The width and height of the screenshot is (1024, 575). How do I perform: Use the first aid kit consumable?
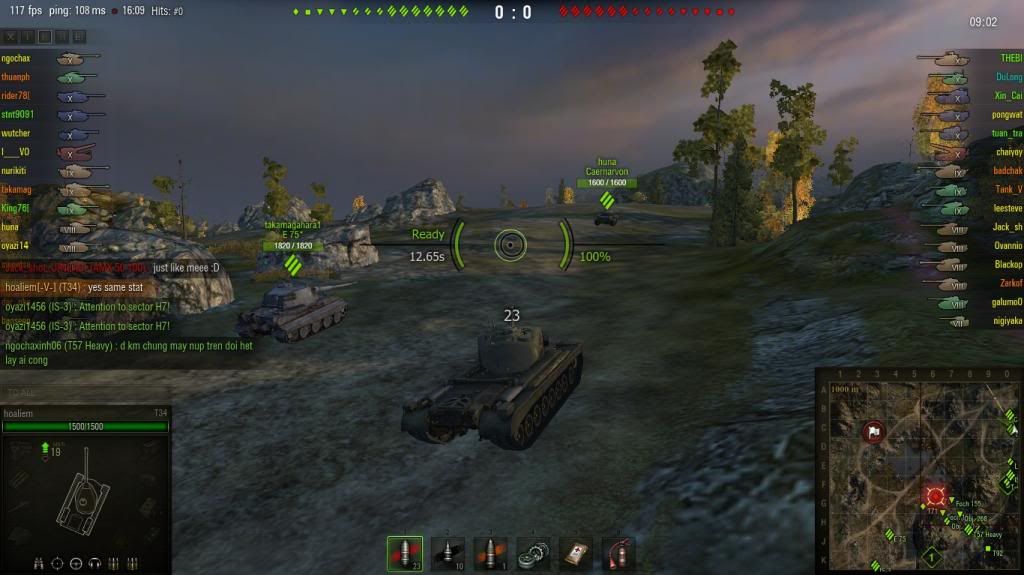[x=576, y=553]
